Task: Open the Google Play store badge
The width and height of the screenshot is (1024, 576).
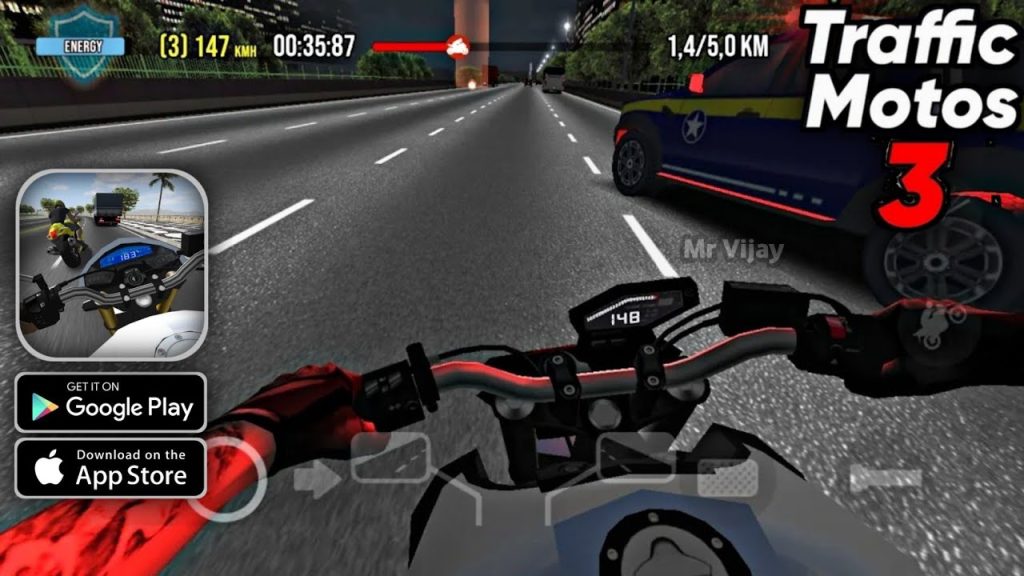Action: pos(111,402)
